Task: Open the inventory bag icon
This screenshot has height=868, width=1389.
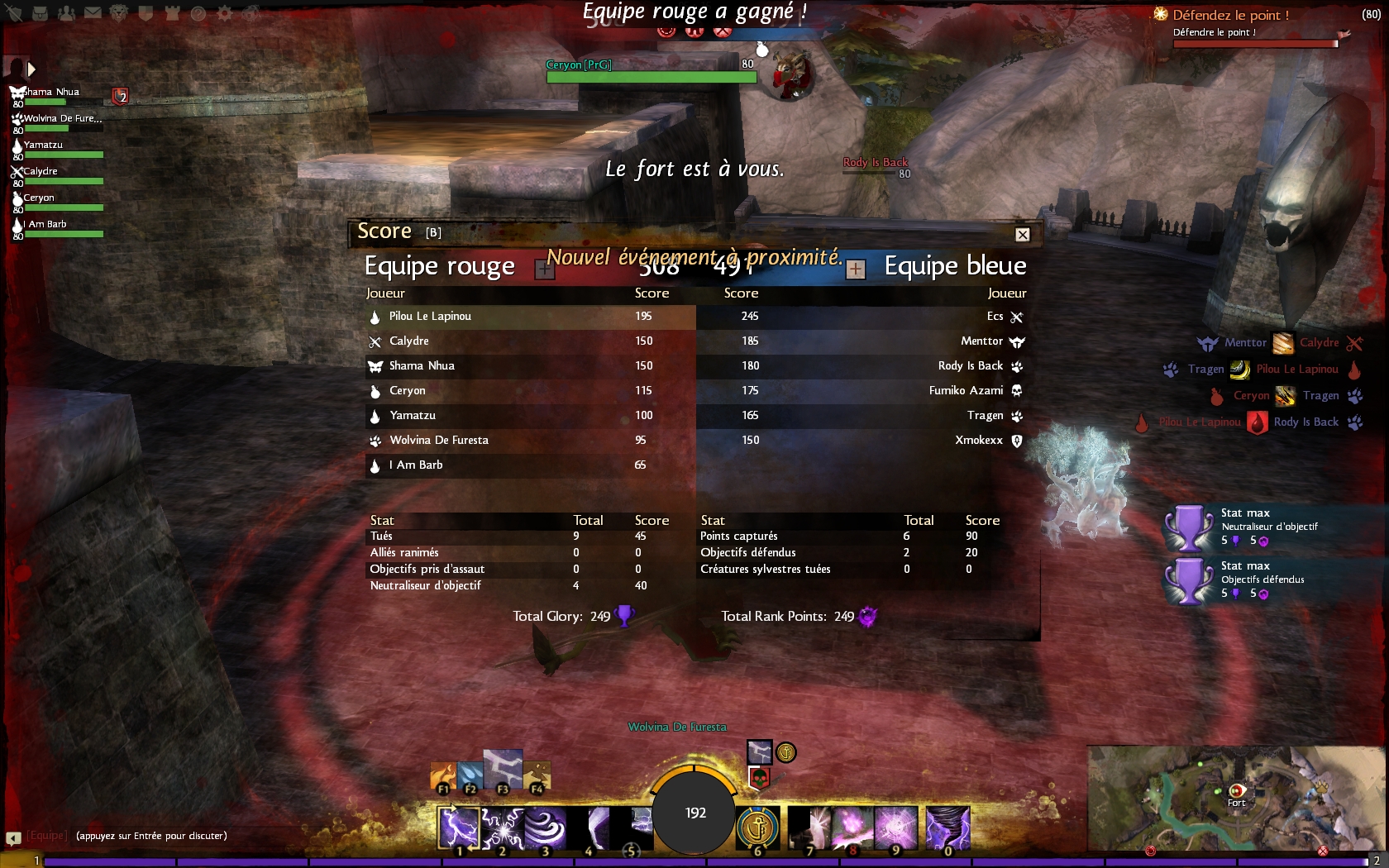Action: click(40, 13)
